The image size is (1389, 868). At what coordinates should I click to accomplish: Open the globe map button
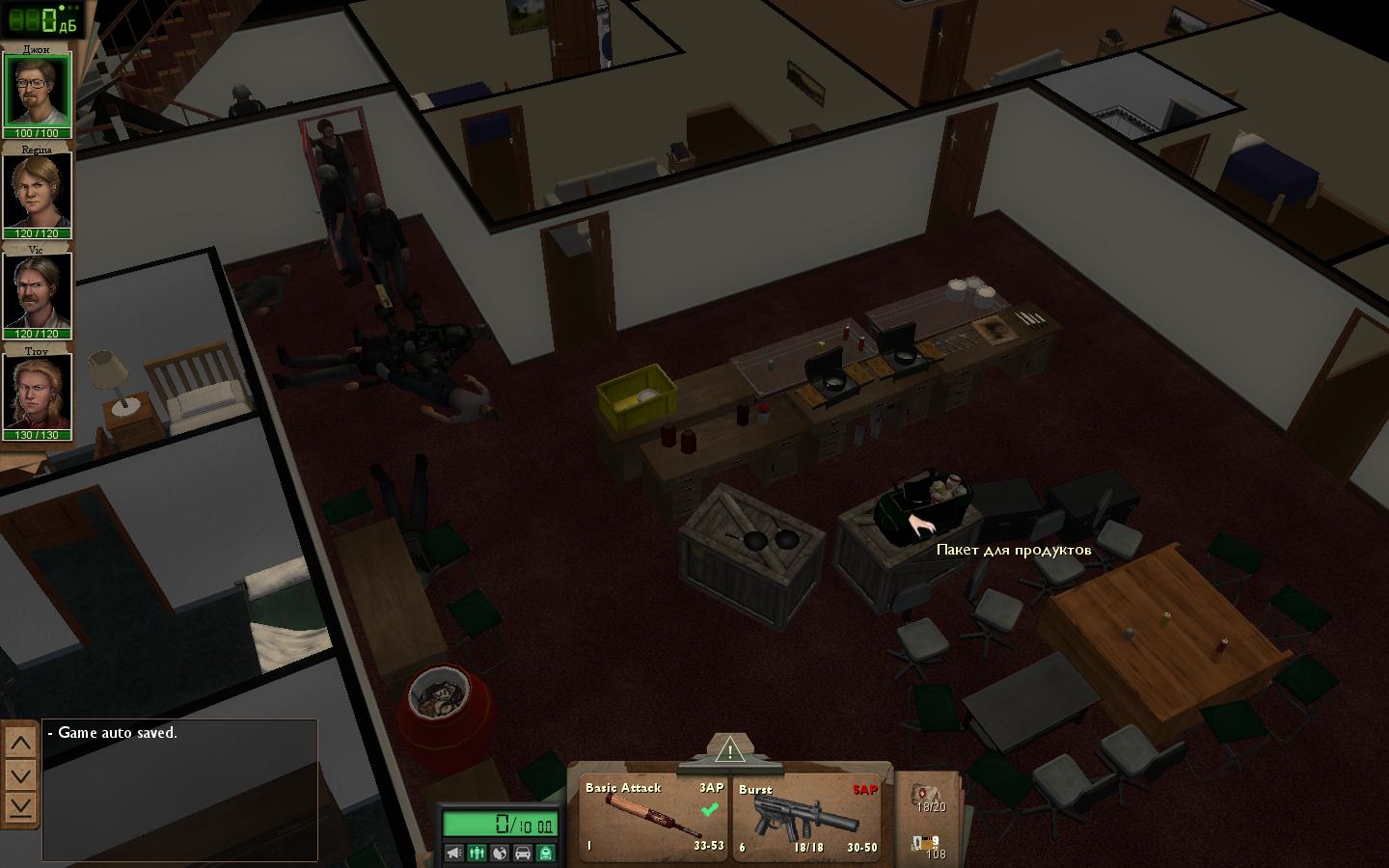500,853
